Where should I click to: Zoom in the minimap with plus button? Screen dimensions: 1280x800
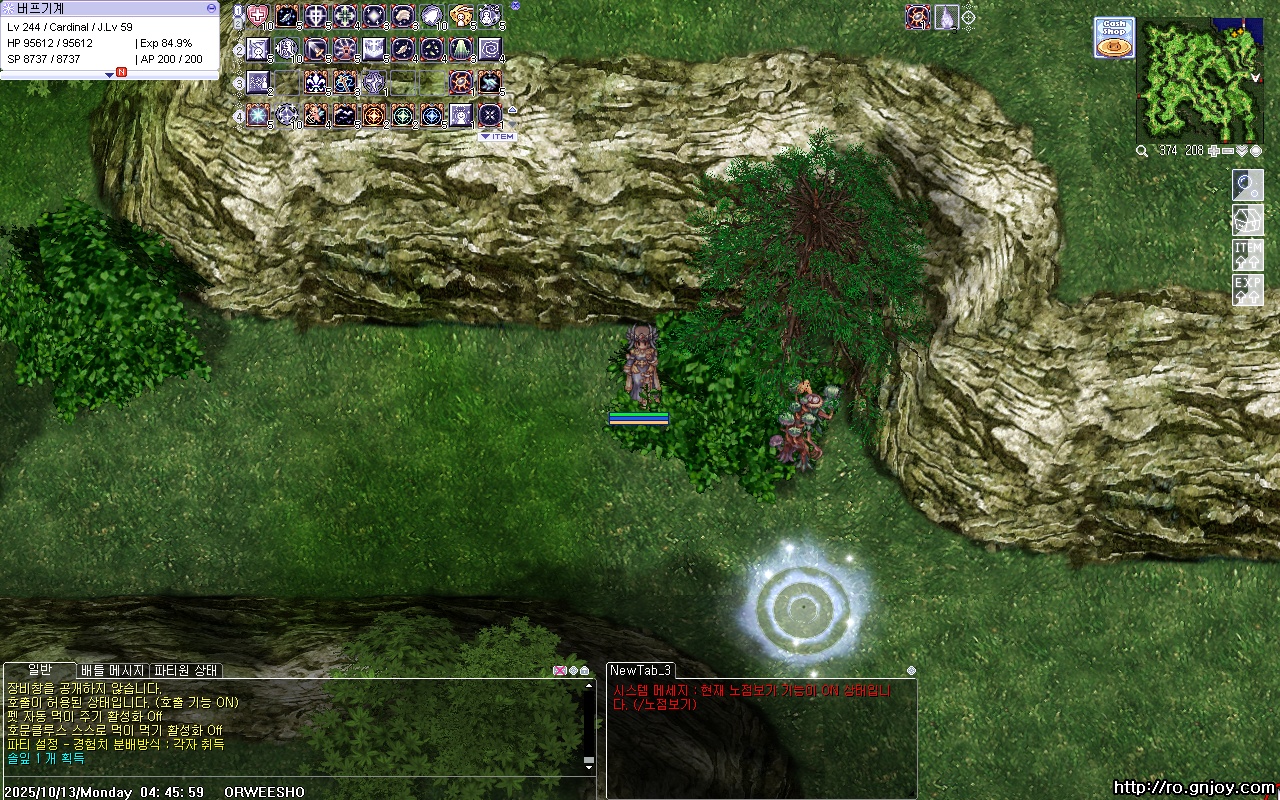tap(1214, 151)
